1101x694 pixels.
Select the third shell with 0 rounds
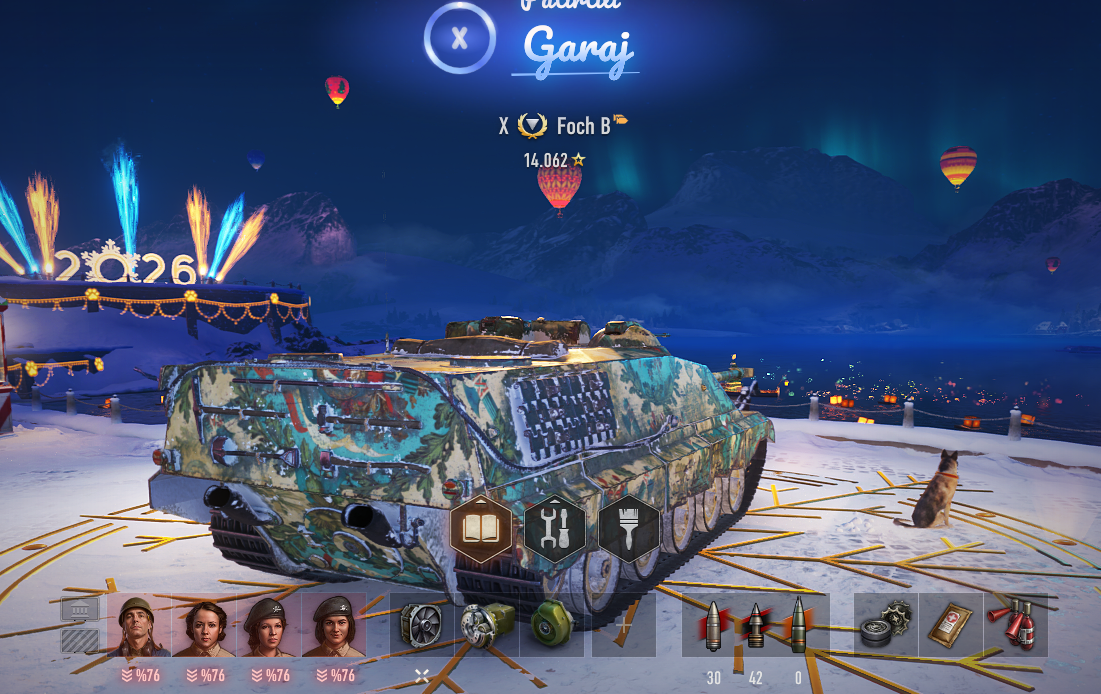[798, 626]
